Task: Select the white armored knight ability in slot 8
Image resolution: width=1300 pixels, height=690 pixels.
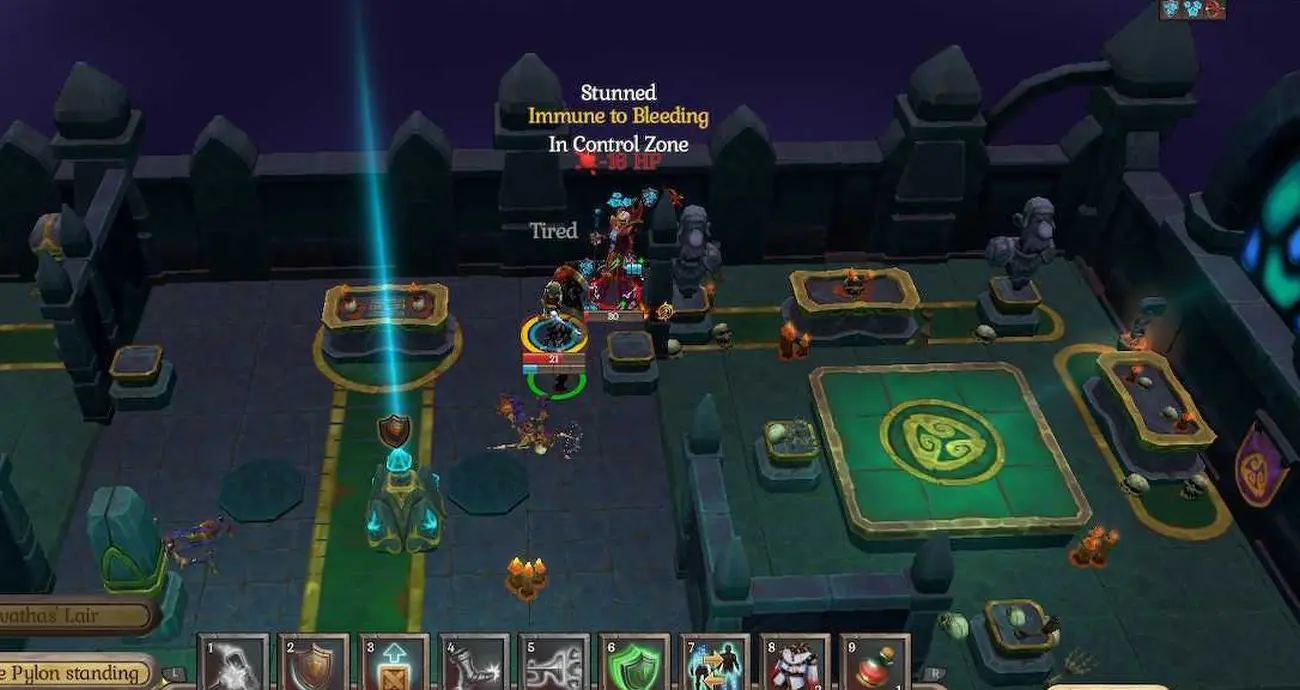Action: 794,663
